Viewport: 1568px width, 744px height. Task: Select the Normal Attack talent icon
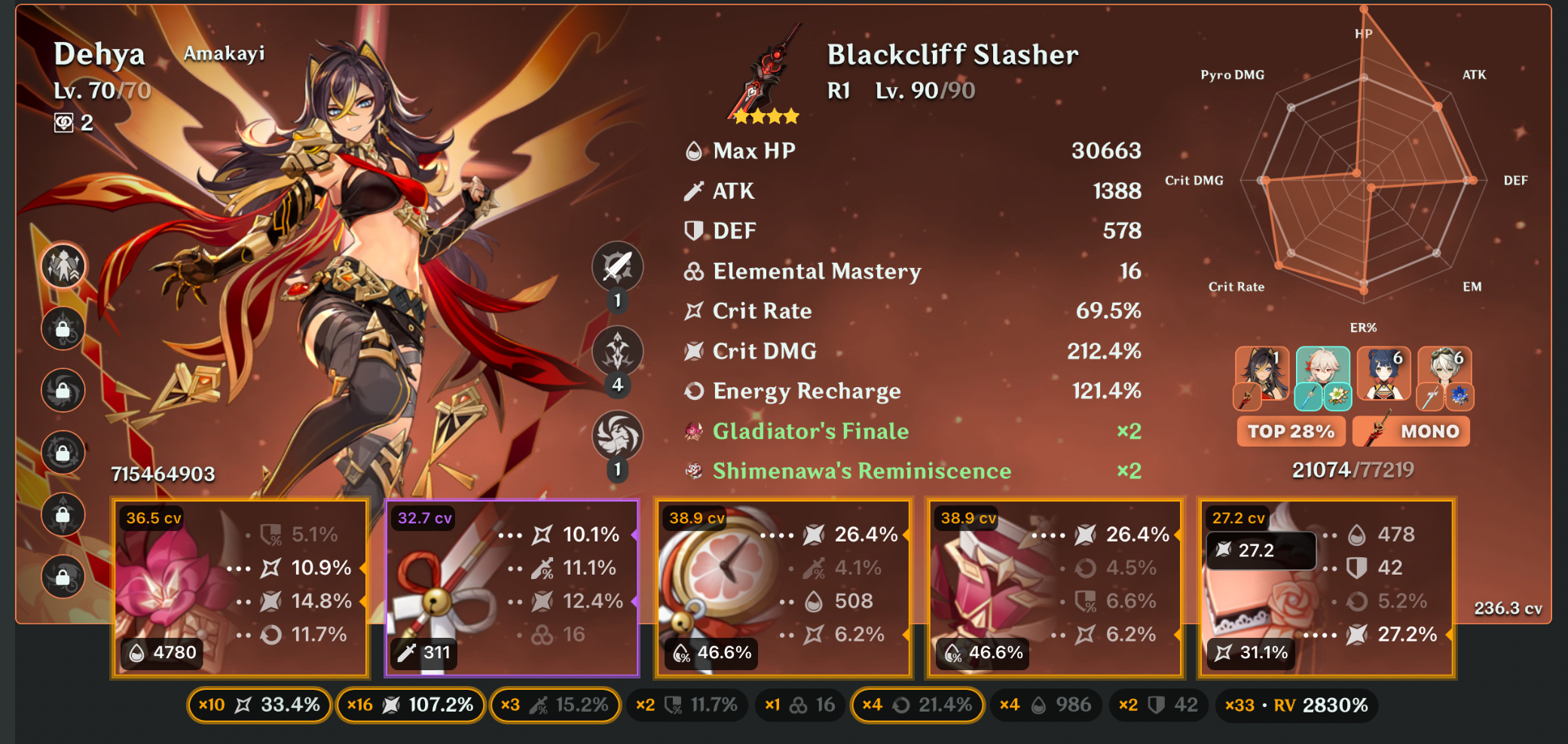pos(616,268)
